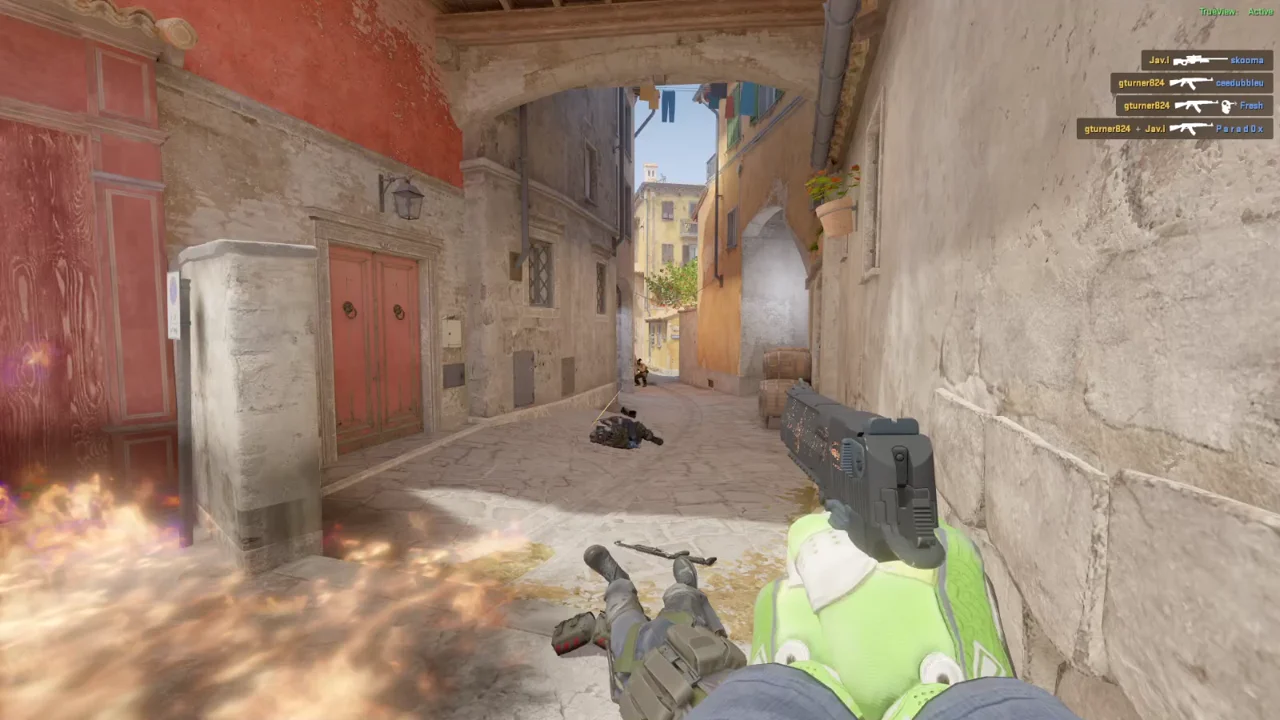Click the AK-47 icon next to Fresh
Image resolution: width=1280 pixels, height=720 pixels.
point(1196,104)
